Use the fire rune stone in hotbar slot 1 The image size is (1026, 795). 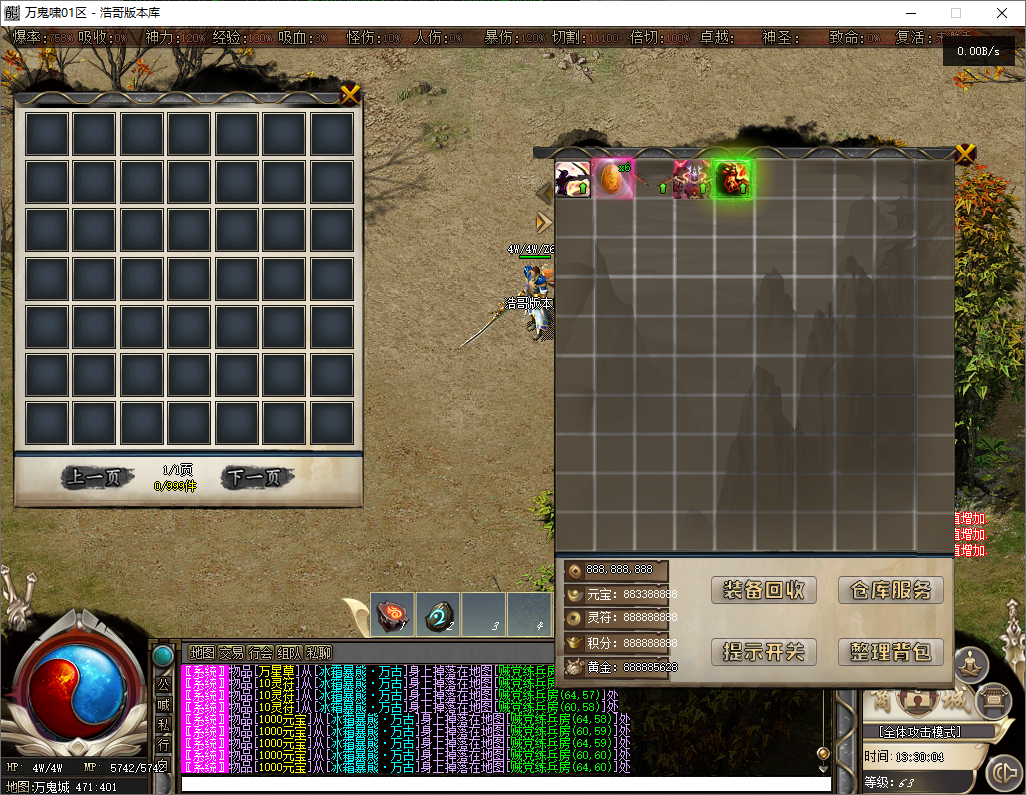[393, 614]
